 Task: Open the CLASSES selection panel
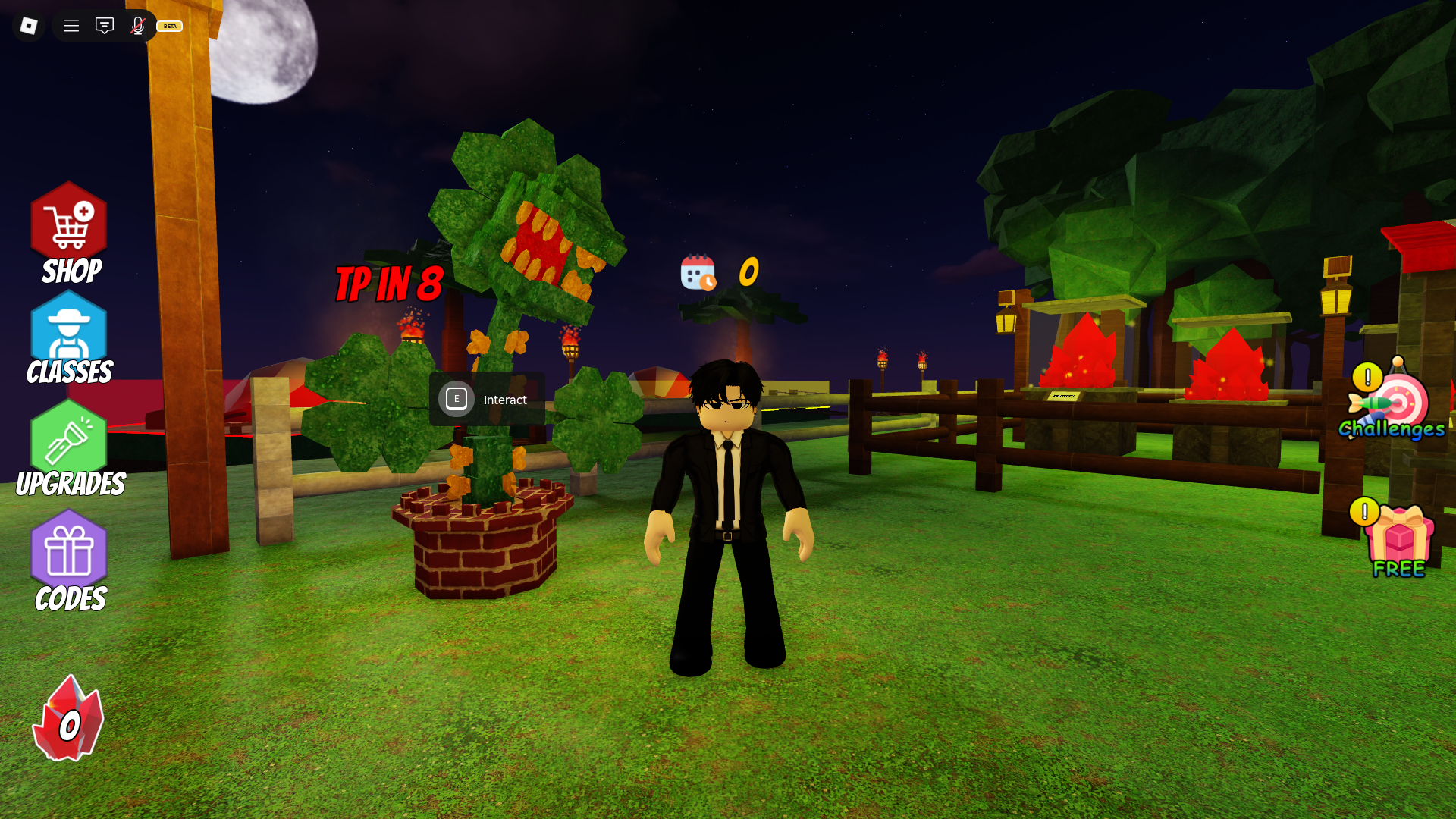69,334
